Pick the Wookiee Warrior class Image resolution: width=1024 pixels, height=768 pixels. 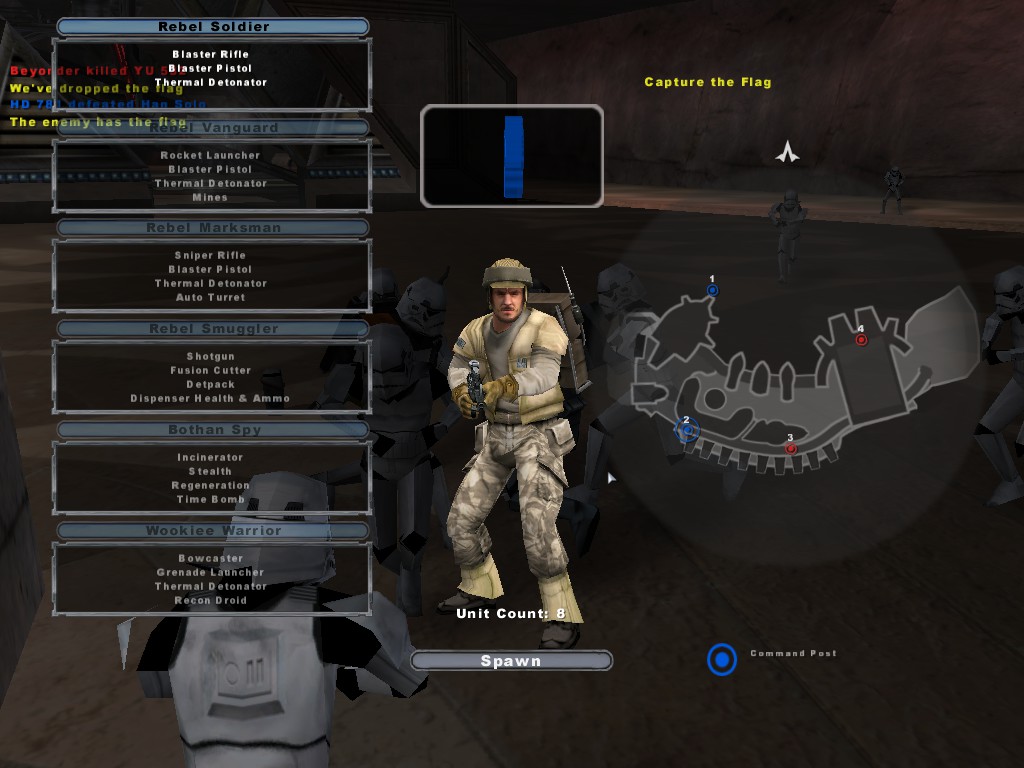tap(213, 531)
